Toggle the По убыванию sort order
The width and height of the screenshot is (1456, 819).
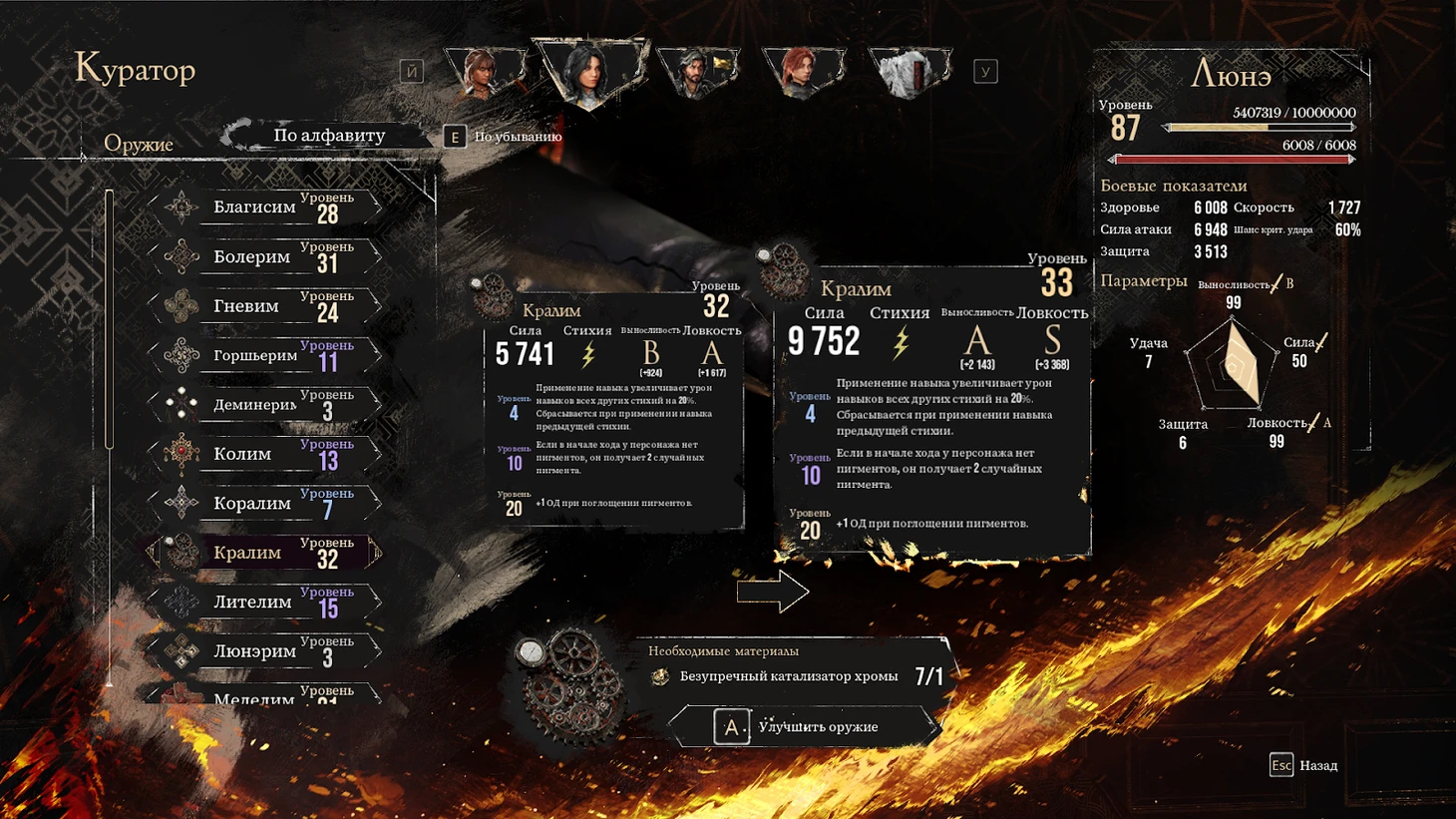click(x=504, y=137)
